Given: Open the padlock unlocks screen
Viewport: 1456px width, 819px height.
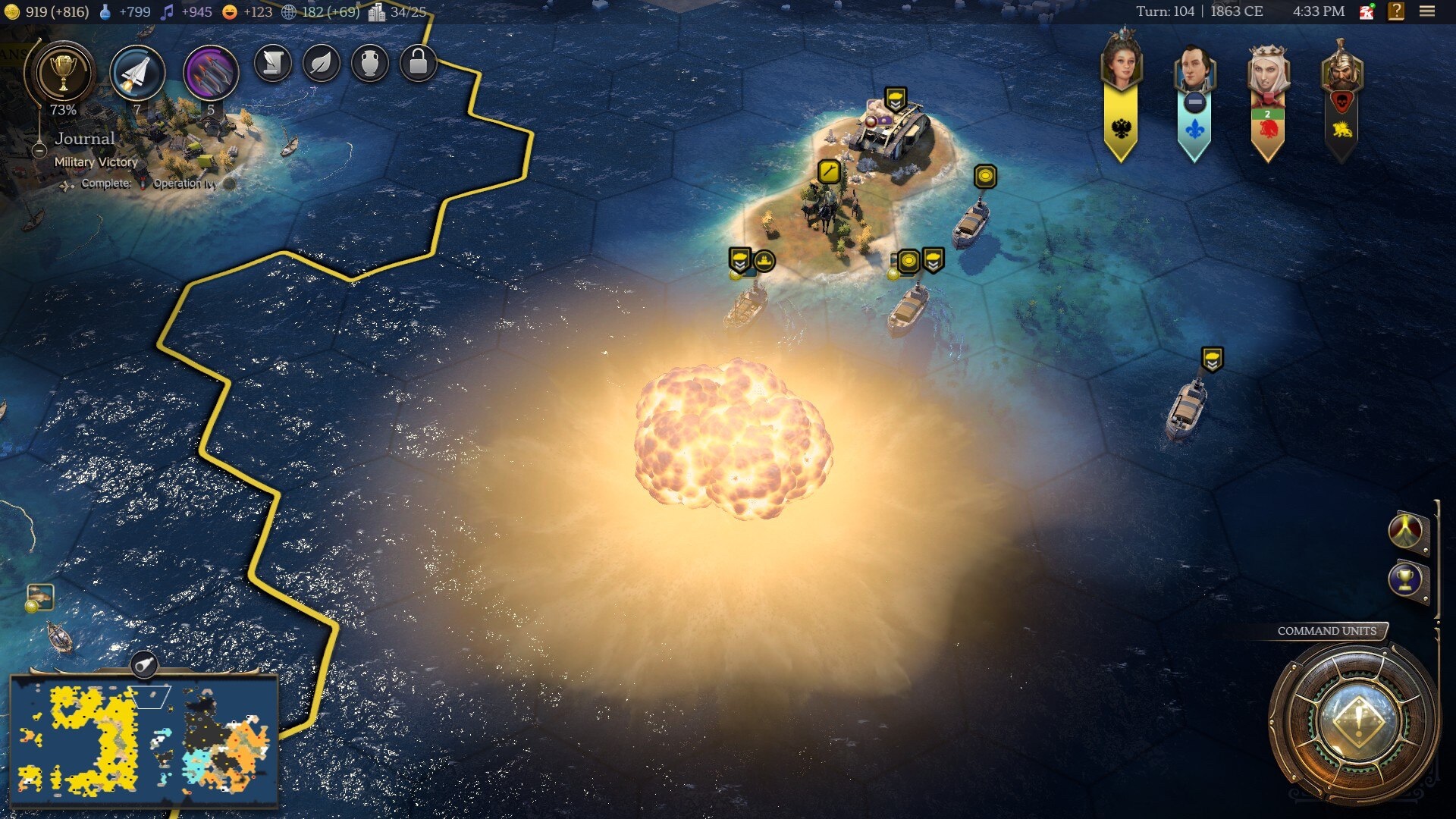Looking at the screenshot, I should click(x=418, y=64).
